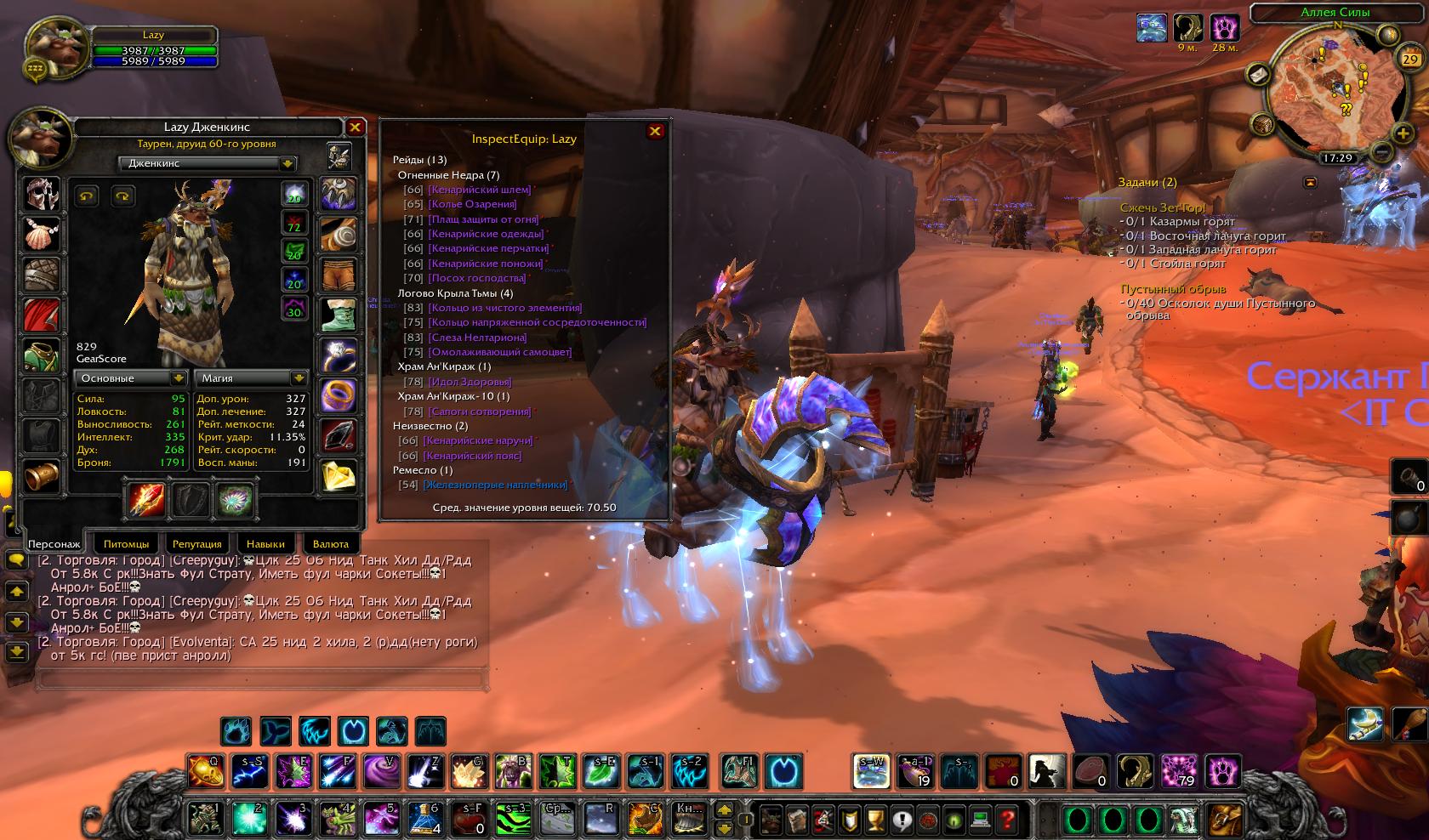Image resolution: width=1429 pixels, height=840 pixels.
Task: Click the red cloak equipment slot
Action: [41, 315]
